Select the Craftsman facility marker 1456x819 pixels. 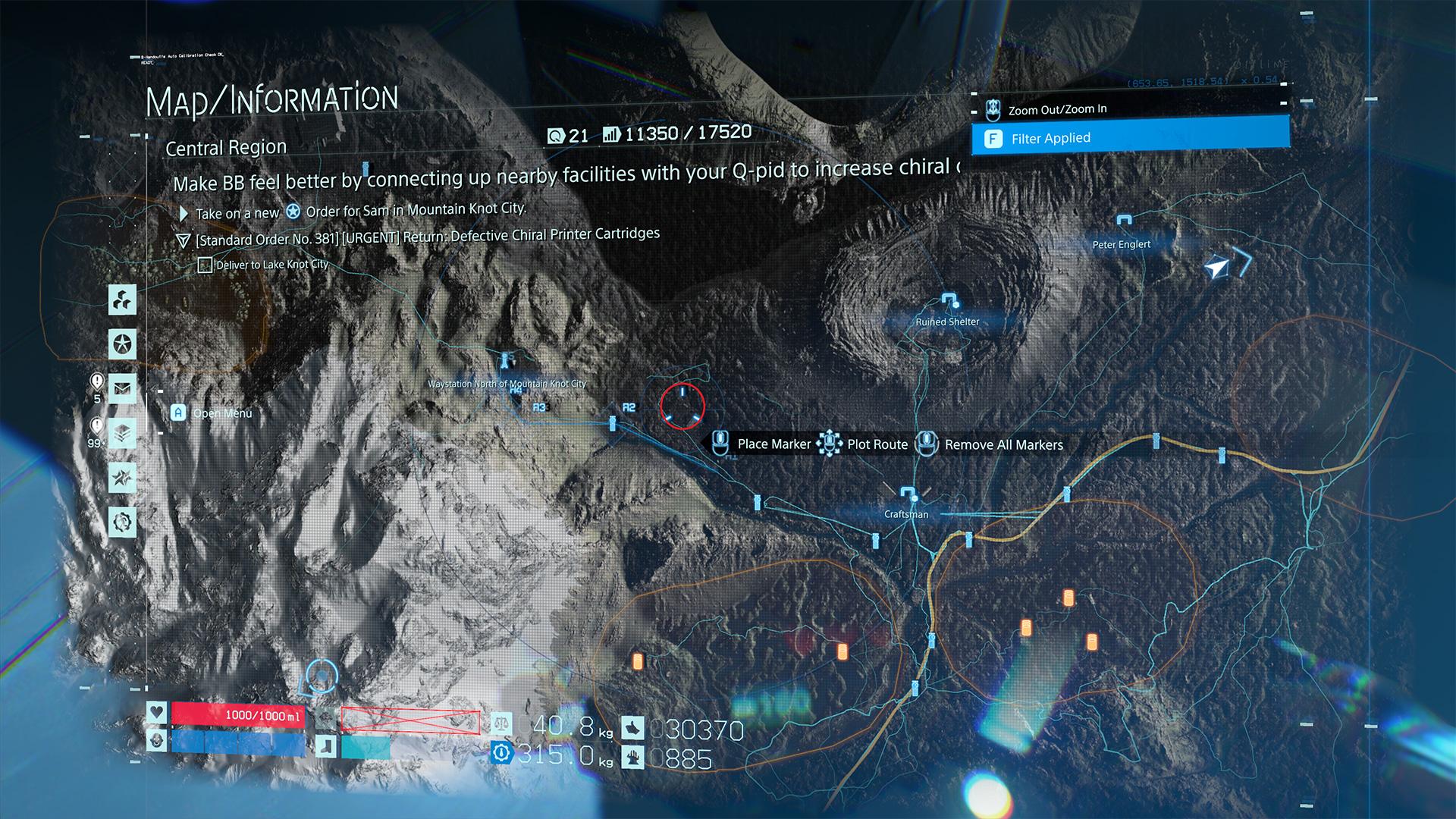pyautogui.click(x=908, y=494)
